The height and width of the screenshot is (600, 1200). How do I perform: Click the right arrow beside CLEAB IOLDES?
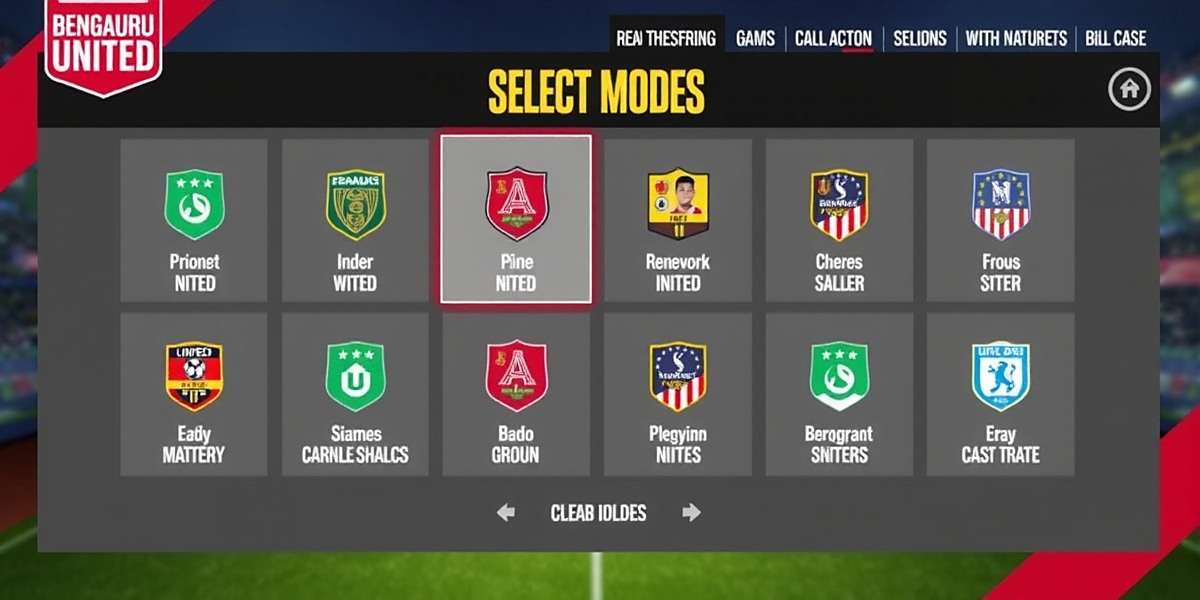[x=691, y=513]
